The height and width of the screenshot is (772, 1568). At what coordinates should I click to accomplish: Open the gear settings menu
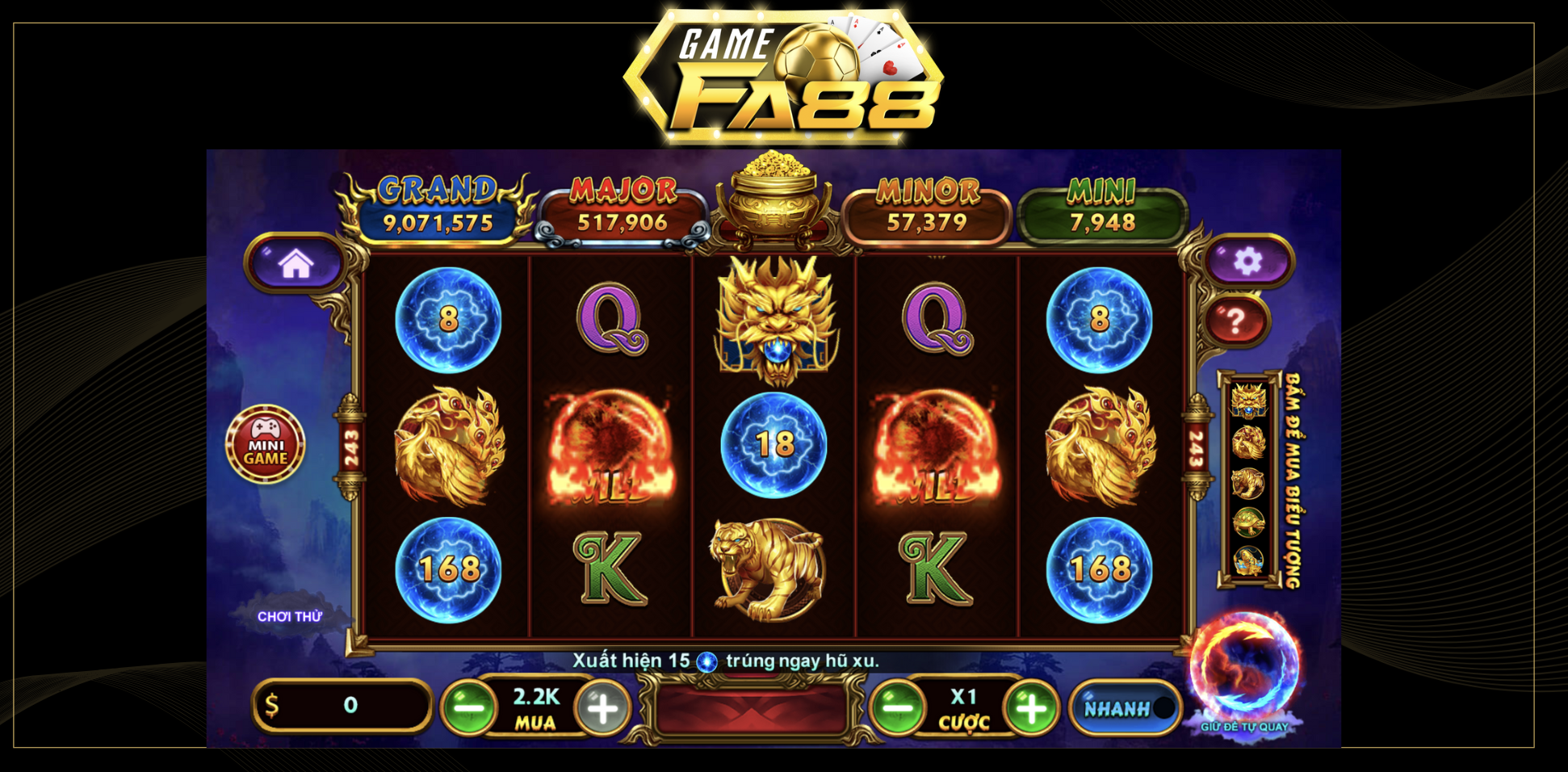[x=1247, y=261]
